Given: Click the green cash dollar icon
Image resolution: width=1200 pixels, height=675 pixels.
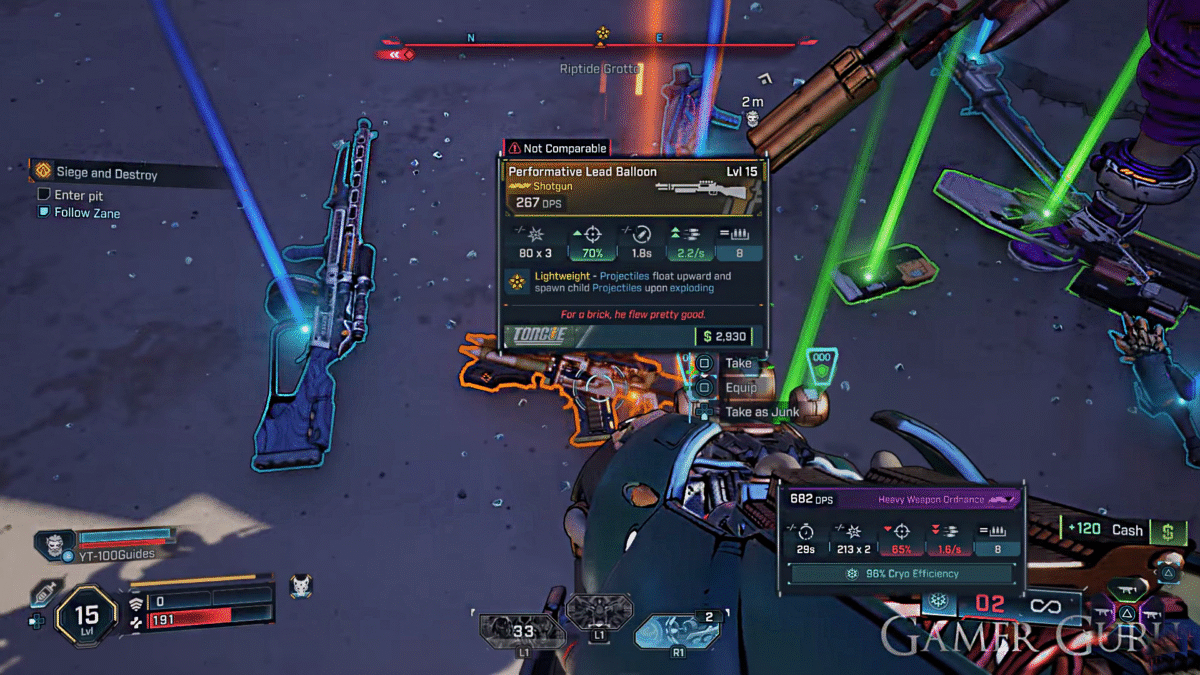Looking at the screenshot, I should tap(1166, 532).
